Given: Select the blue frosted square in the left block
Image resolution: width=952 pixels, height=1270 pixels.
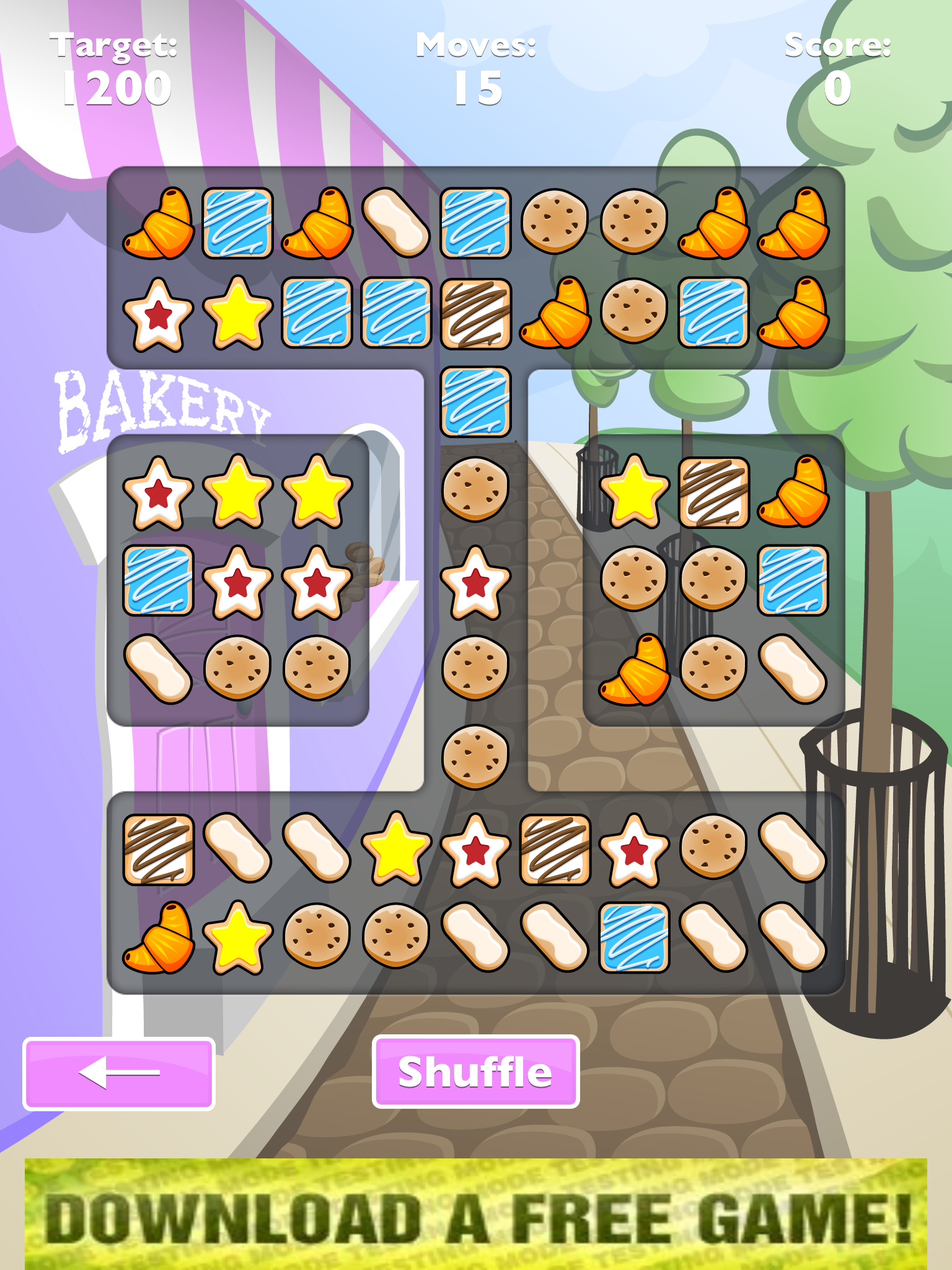Looking at the screenshot, I should click(x=158, y=581).
